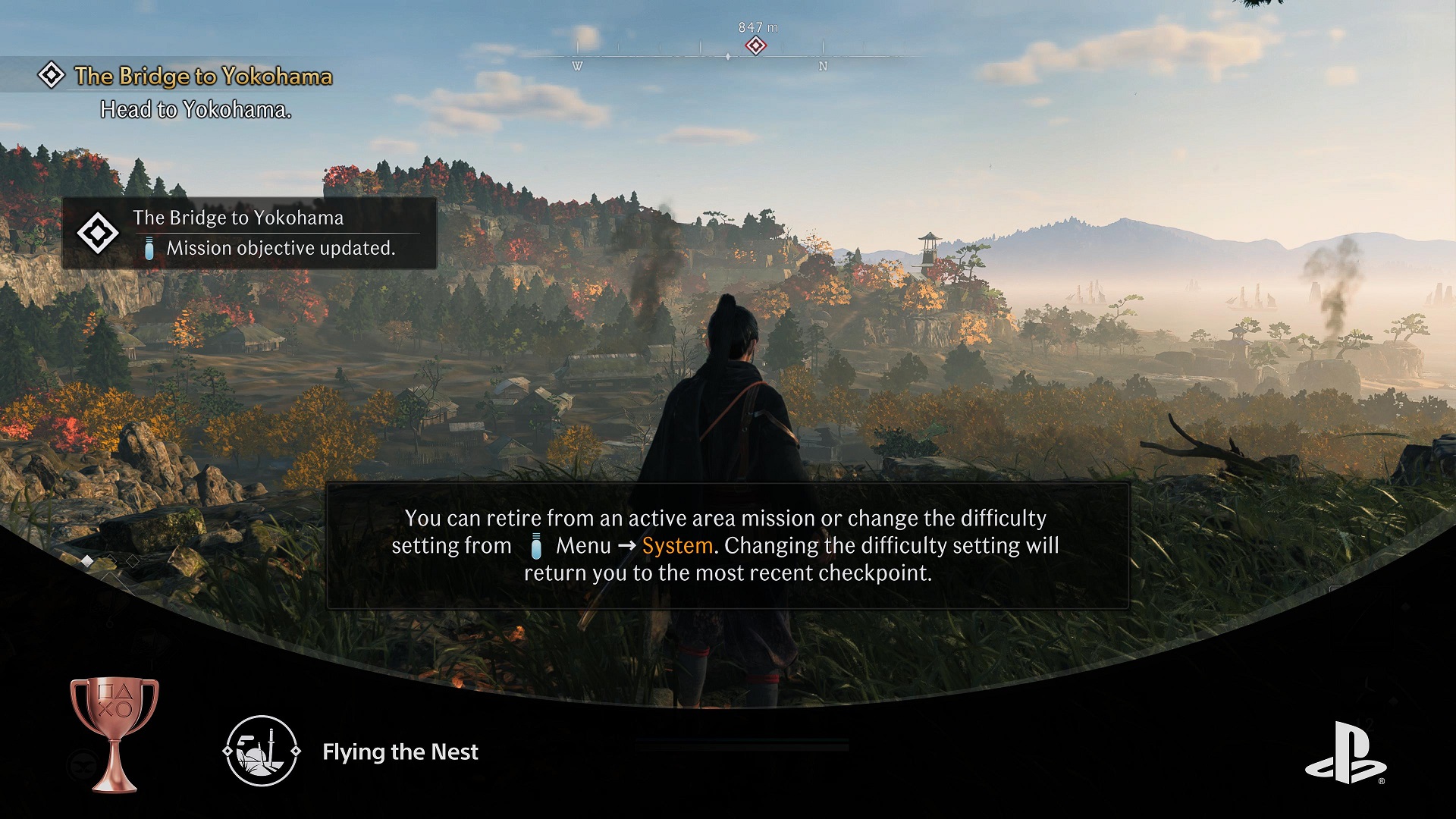Open the Mission objective updated notification
Screen dimensions: 1456x819
click(x=249, y=234)
